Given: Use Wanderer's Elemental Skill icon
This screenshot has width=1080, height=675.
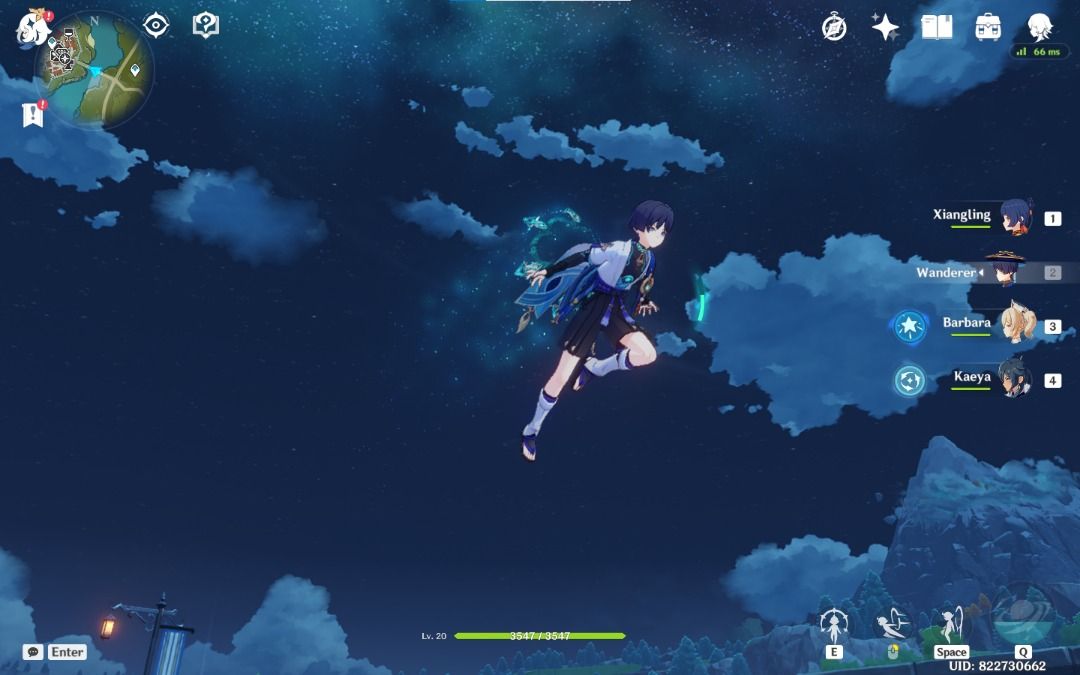Looking at the screenshot, I should tap(833, 627).
